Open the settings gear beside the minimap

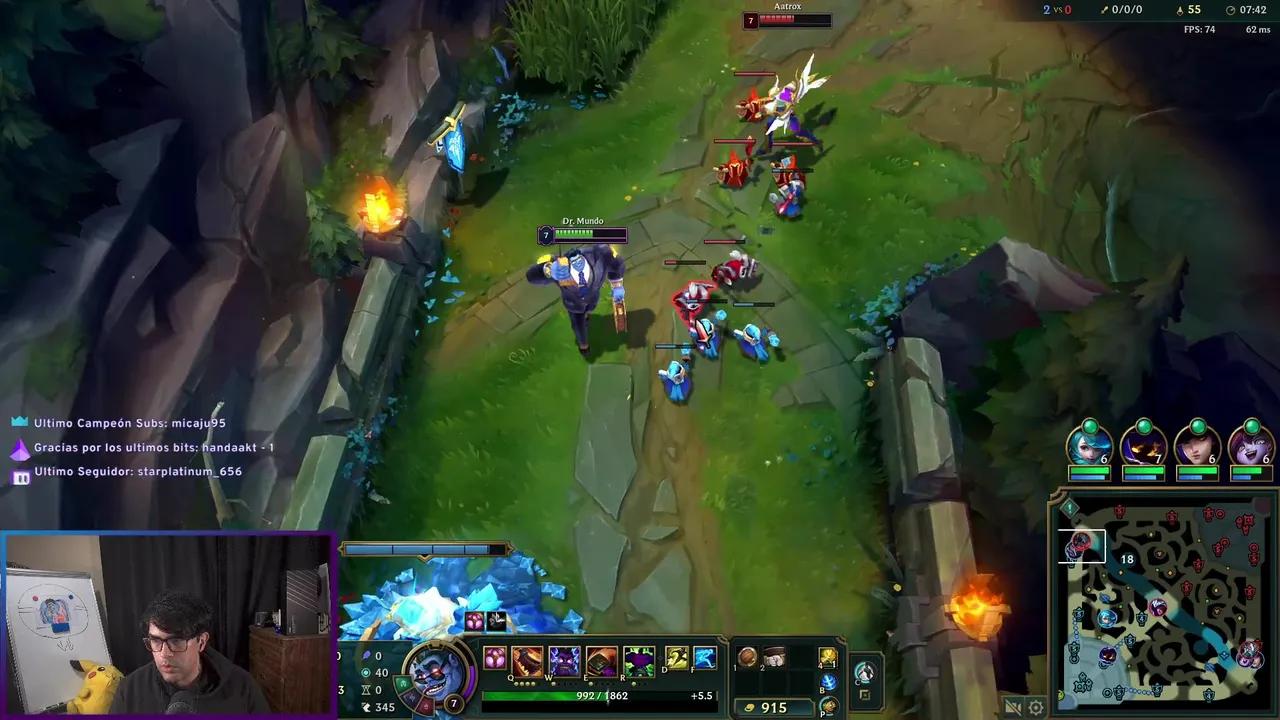click(x=1035, y=707)
